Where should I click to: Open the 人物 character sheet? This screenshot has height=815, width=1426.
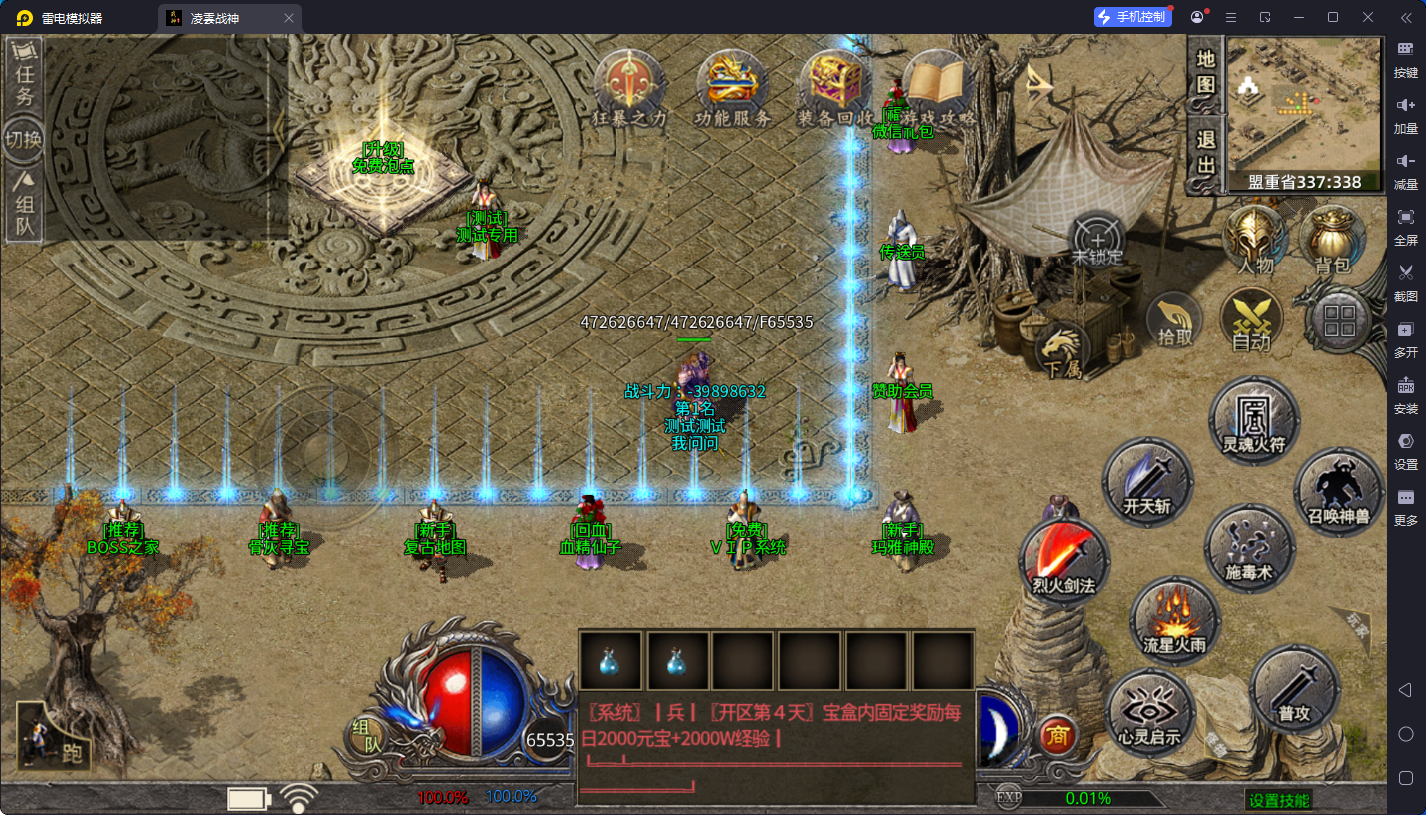pos(1255,240)
